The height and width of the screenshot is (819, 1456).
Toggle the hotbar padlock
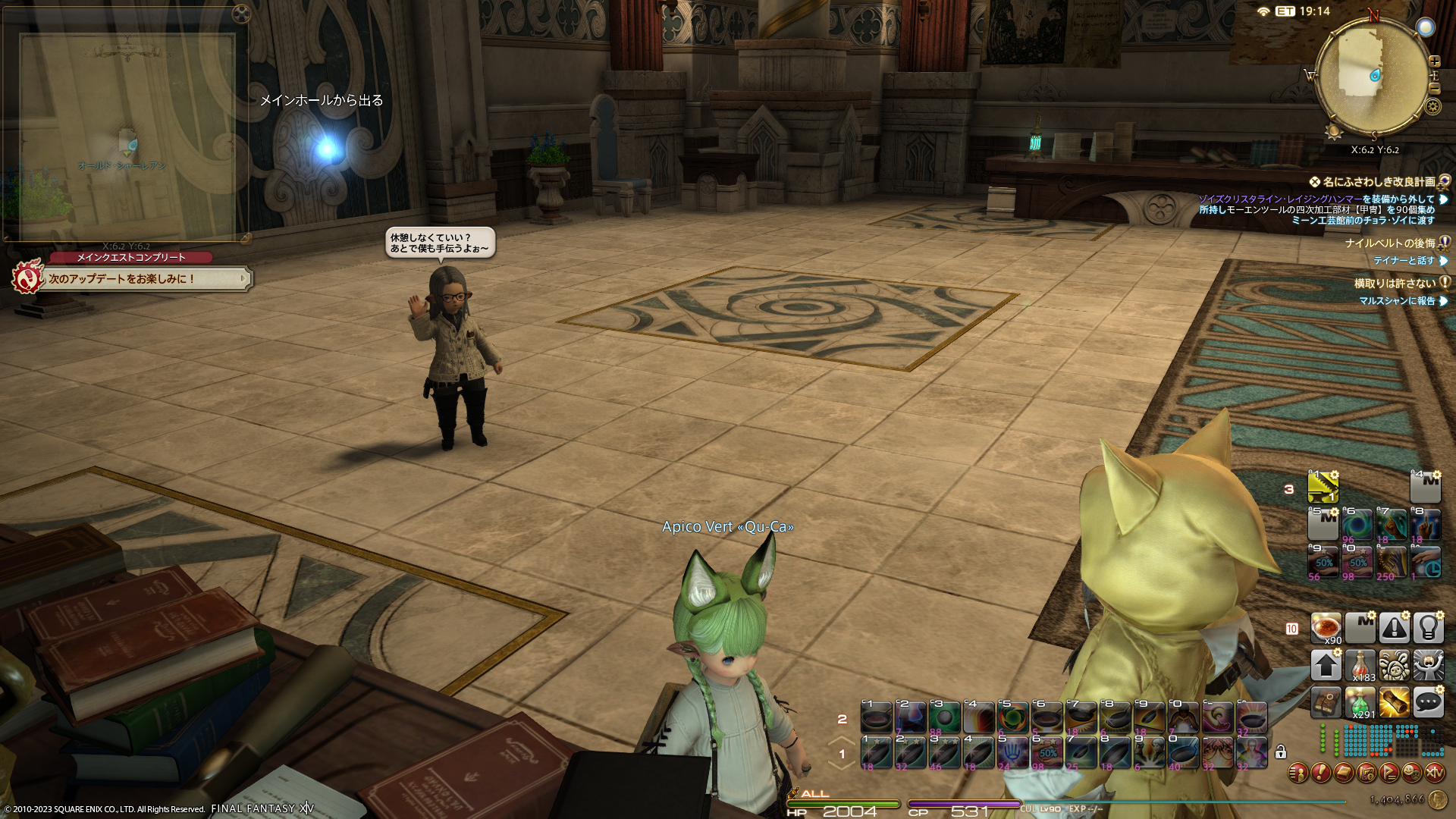1281,752
